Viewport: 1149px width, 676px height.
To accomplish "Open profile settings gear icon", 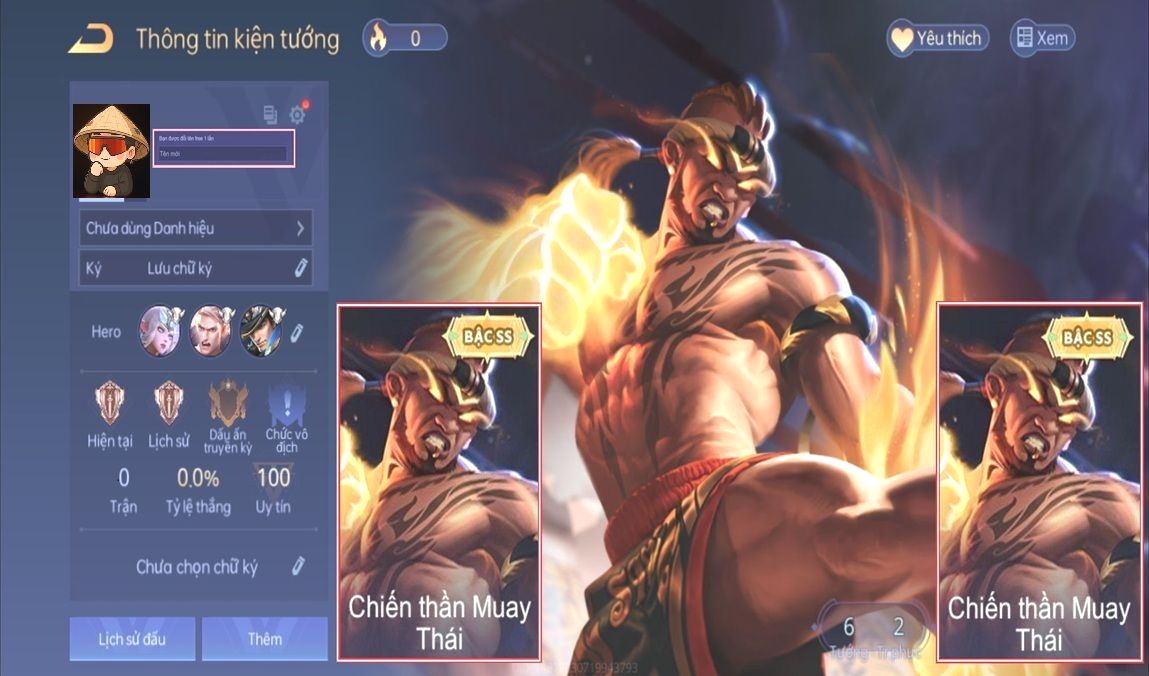I will 297,114.
